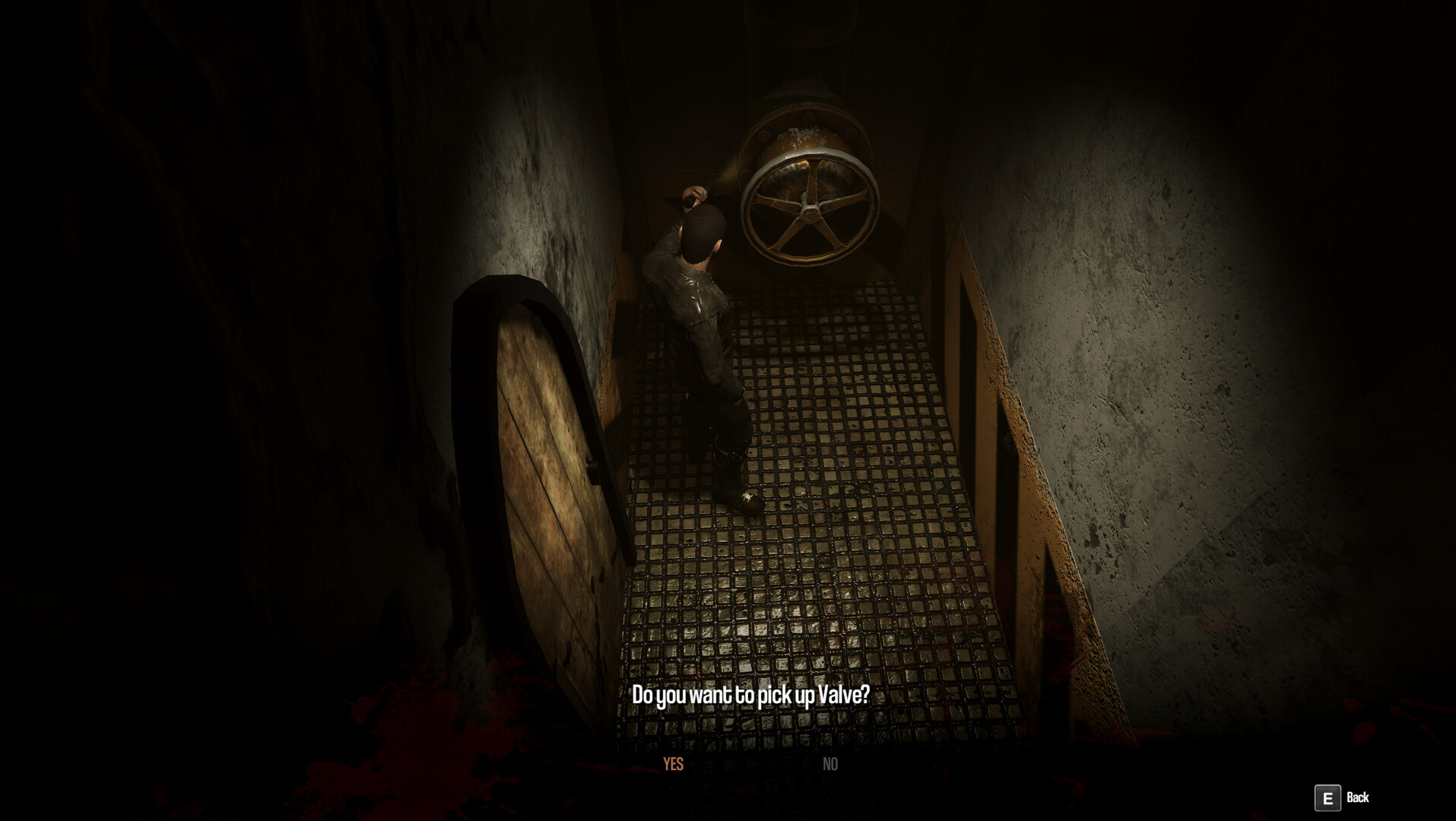Click the highlighted YES option
This screenshot has height=821, width=1456.
(x=672, y=764)
